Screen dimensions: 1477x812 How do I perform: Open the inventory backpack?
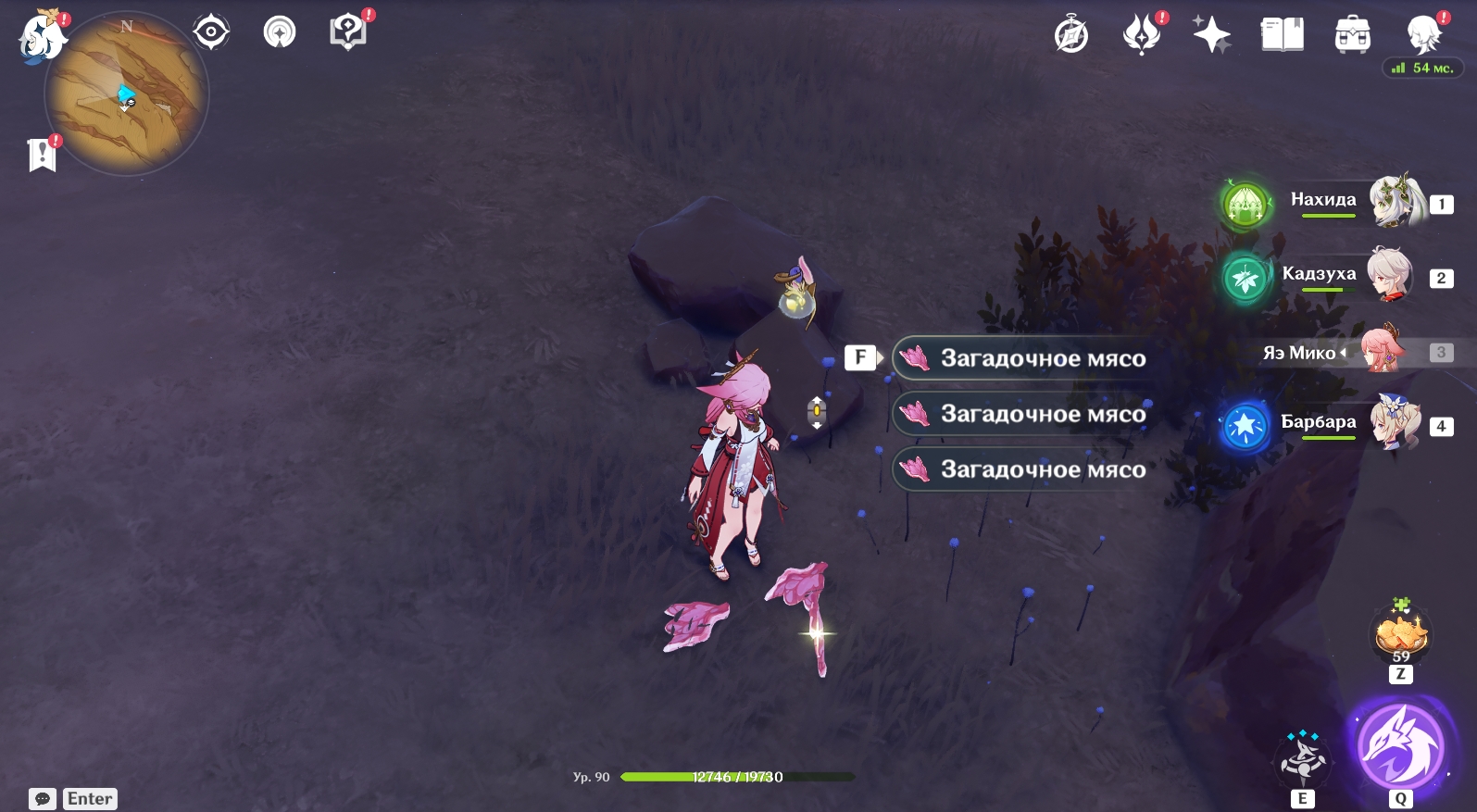pos(1352,35)
